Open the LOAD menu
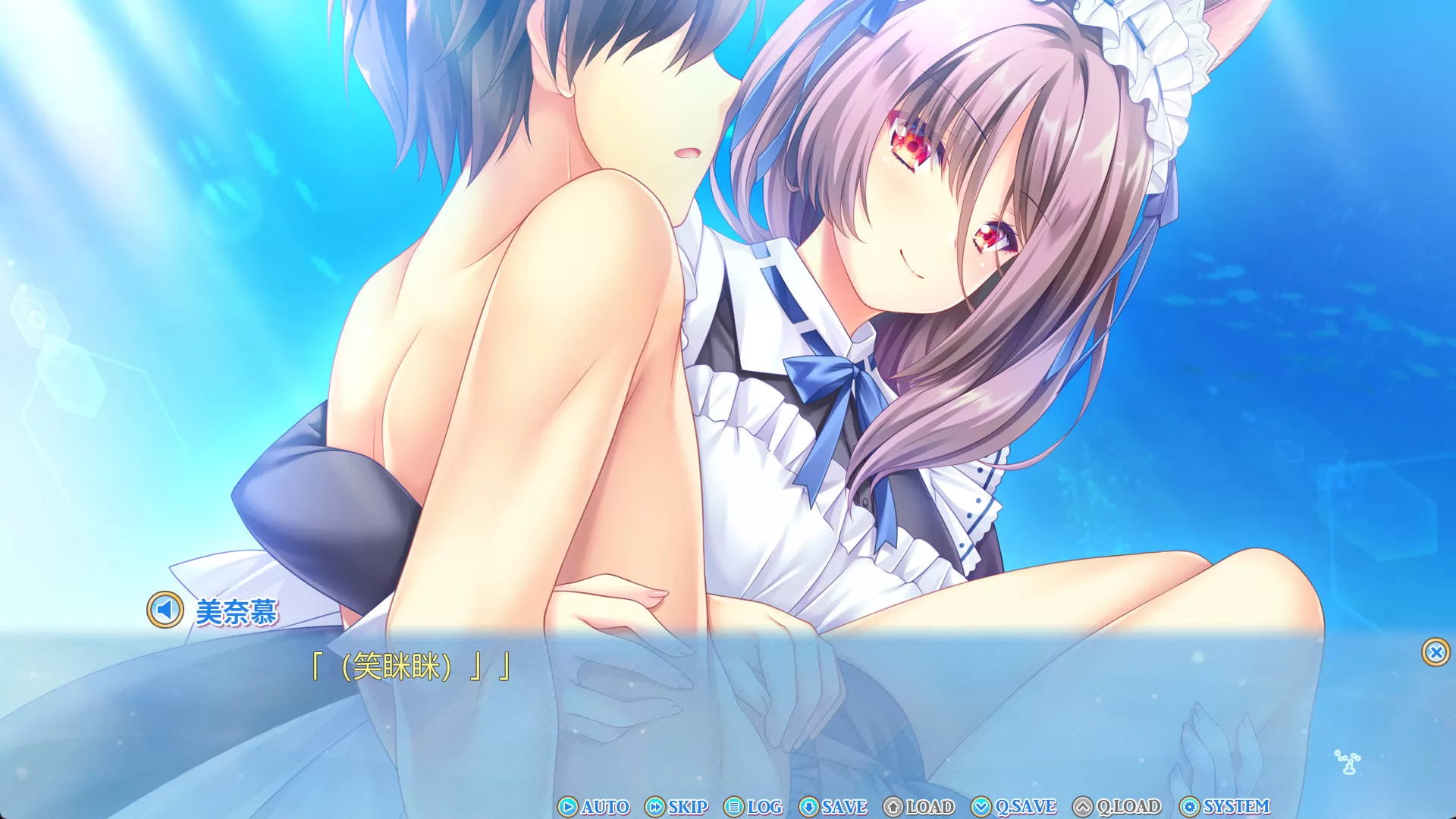Viewport: 1456px width, 819px height. click(x=919, y=806)
